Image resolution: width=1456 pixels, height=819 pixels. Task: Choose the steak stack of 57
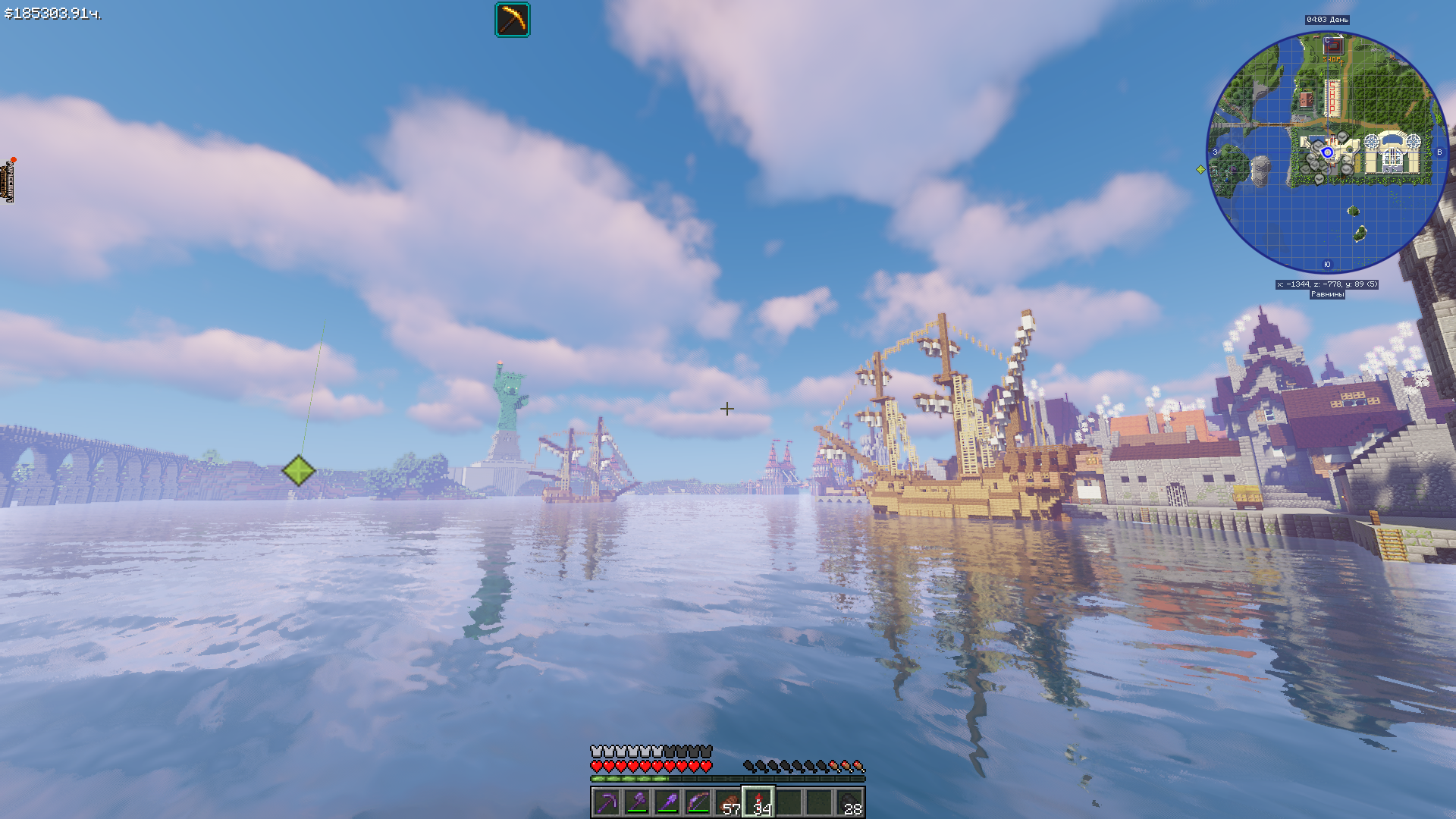(x=728, y=802)
